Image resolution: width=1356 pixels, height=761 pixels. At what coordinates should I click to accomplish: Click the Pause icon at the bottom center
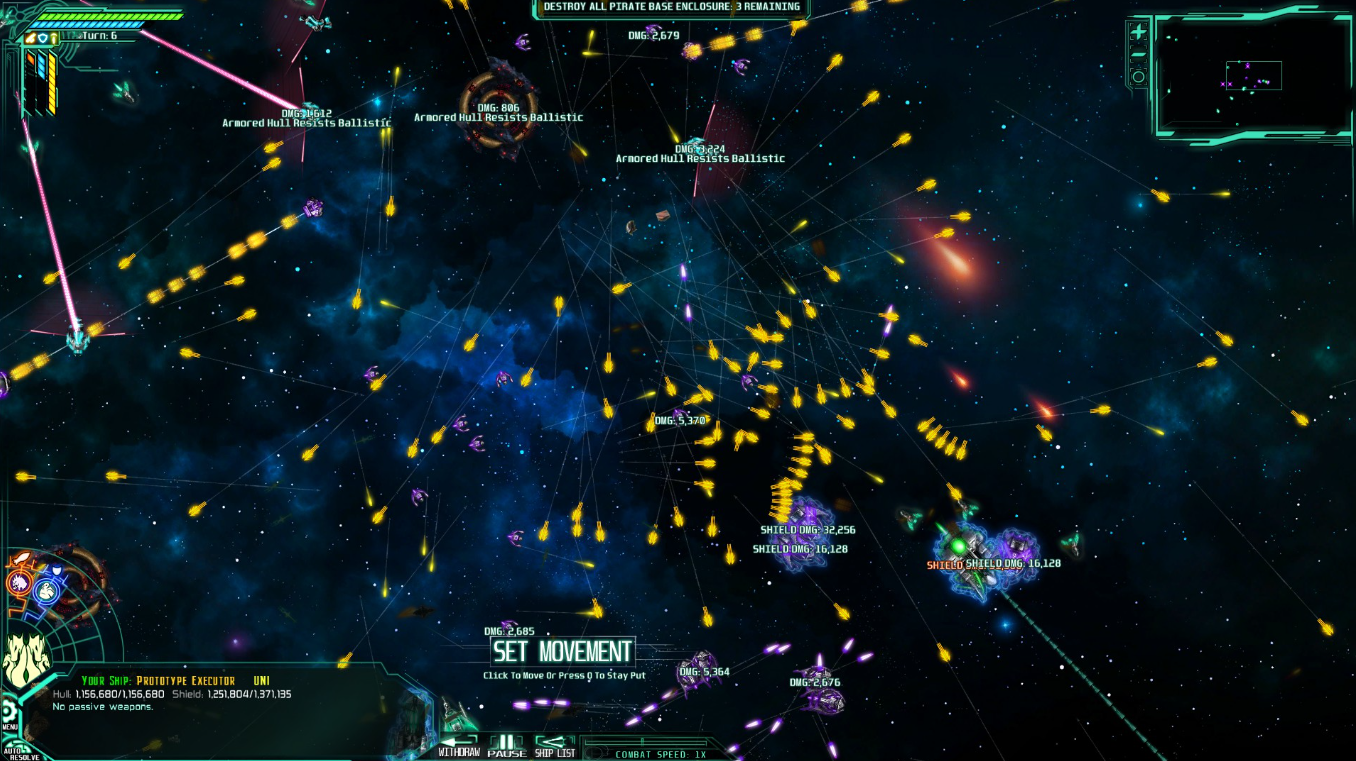(508, 740)
